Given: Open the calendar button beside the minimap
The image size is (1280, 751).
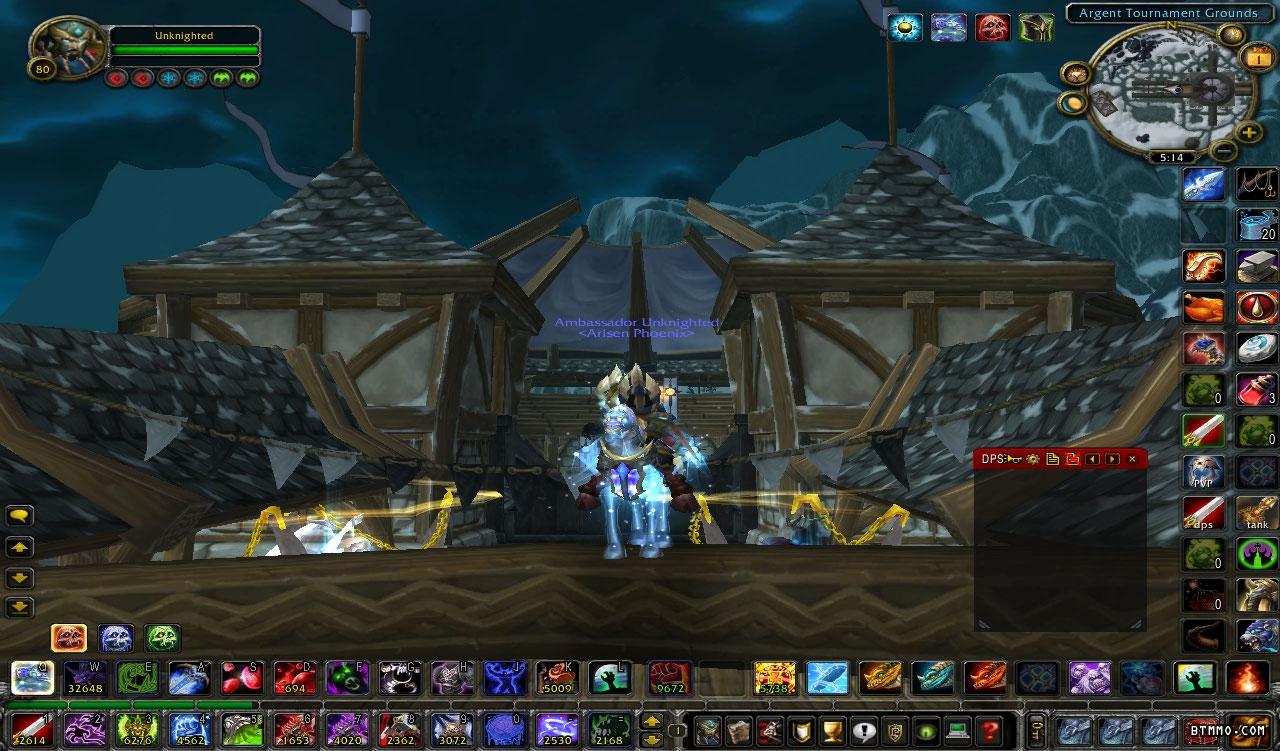Looking at the screenshot, I should (x=1256, y=57).
